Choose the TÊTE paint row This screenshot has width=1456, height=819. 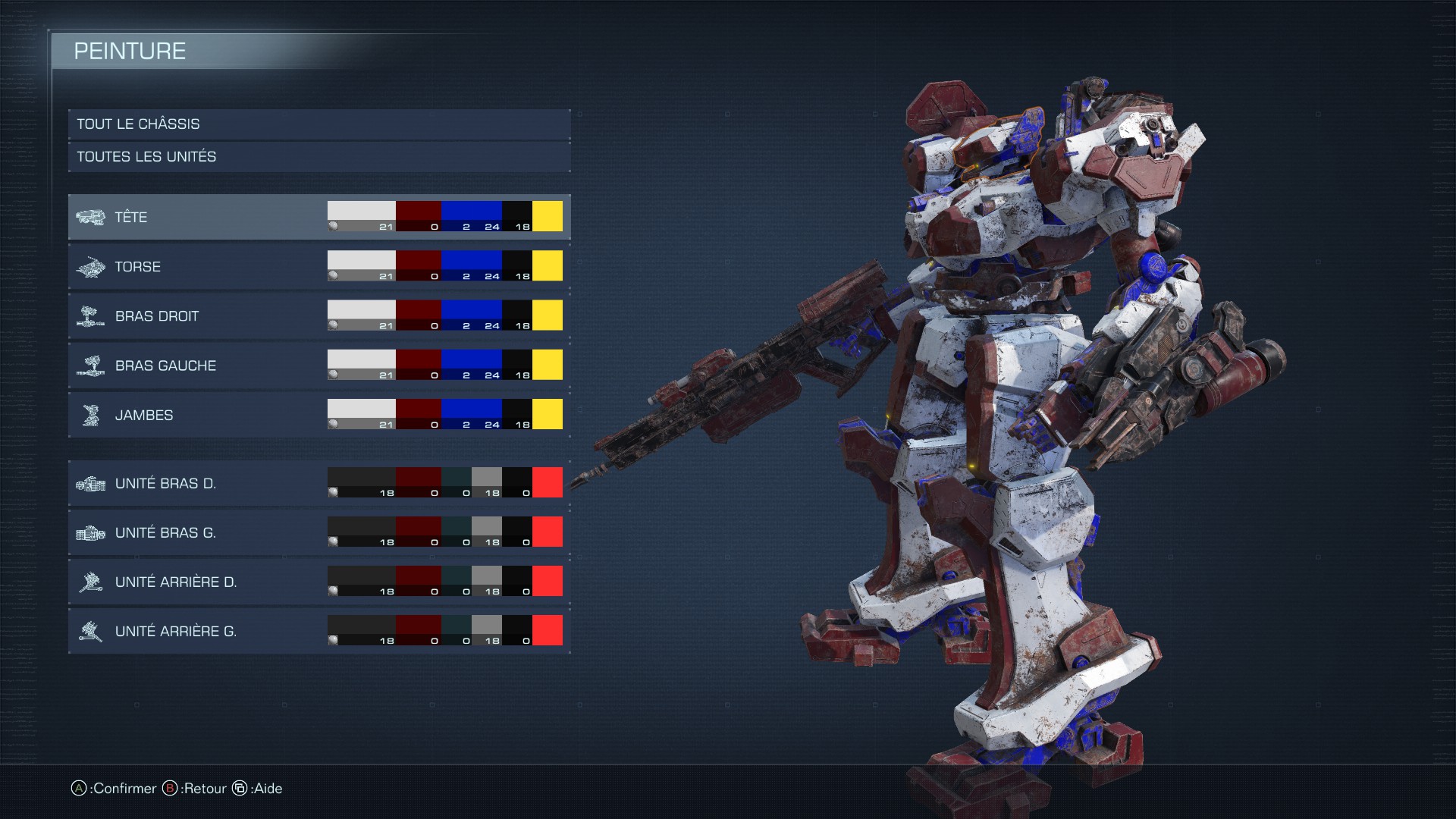197,218
